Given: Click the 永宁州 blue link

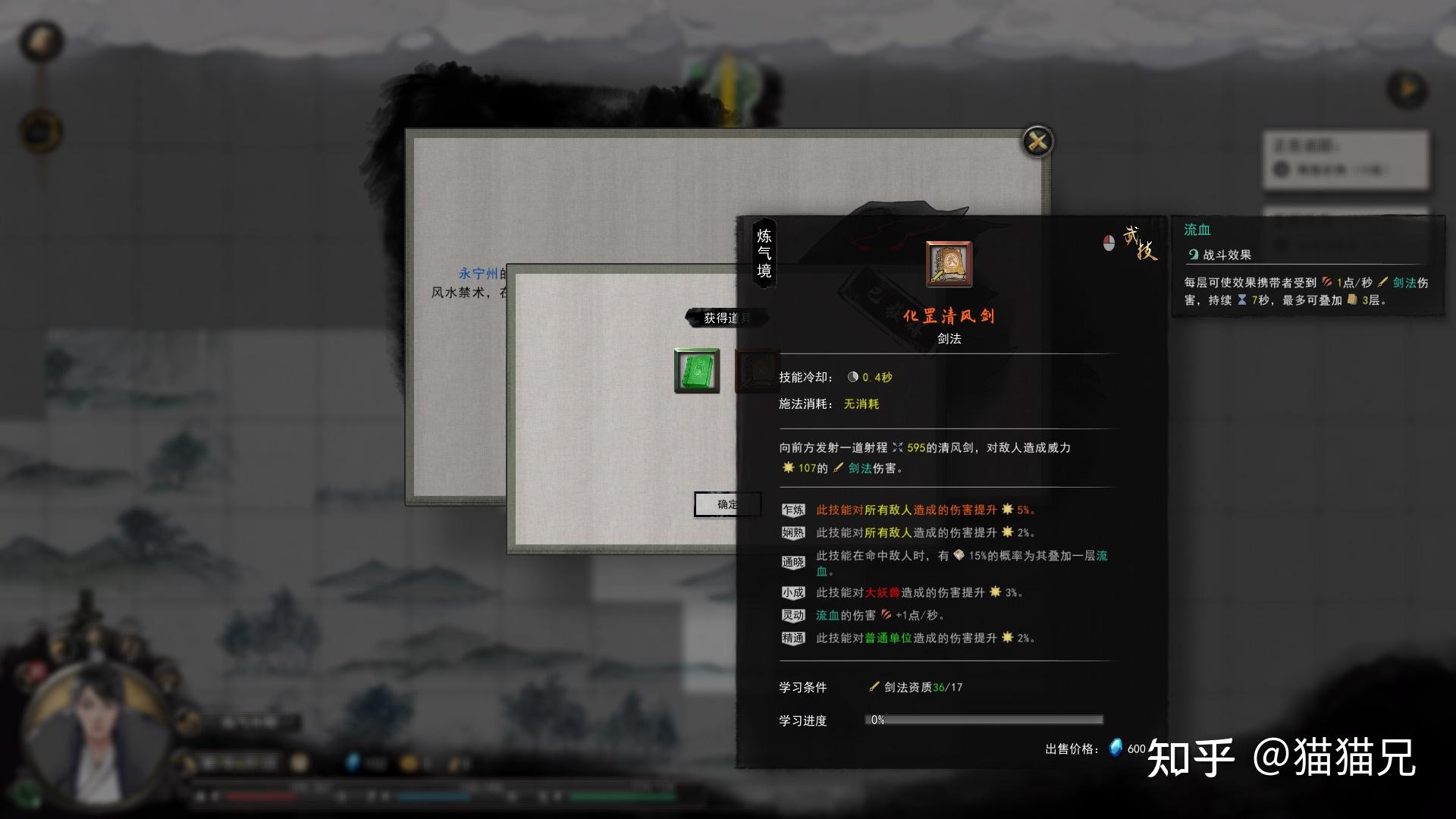Looking at the screenshot, I should pos(478,273).
